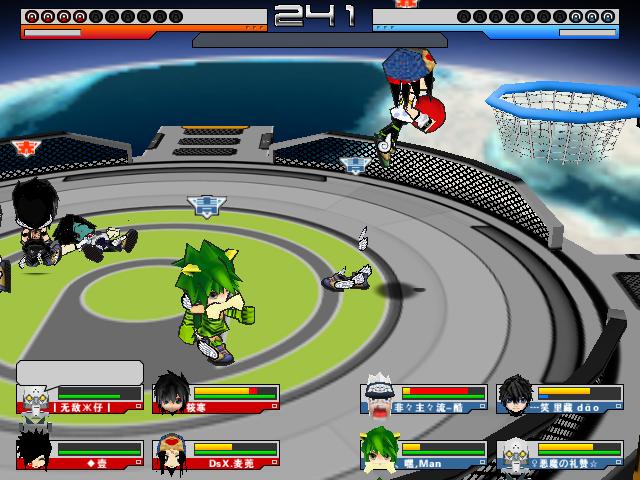
Task: Click the DsX.麦克 player portrait
Action: pos(169,453)
